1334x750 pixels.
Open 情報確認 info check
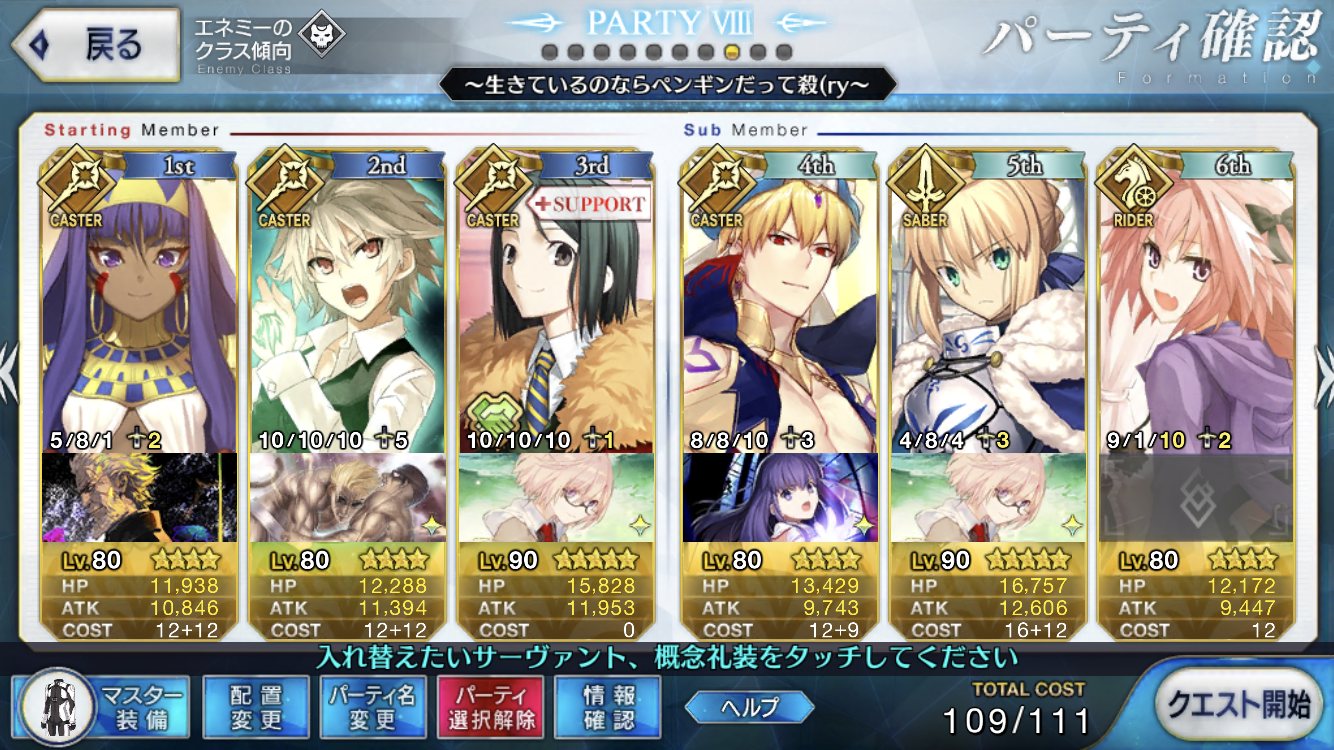608,706
